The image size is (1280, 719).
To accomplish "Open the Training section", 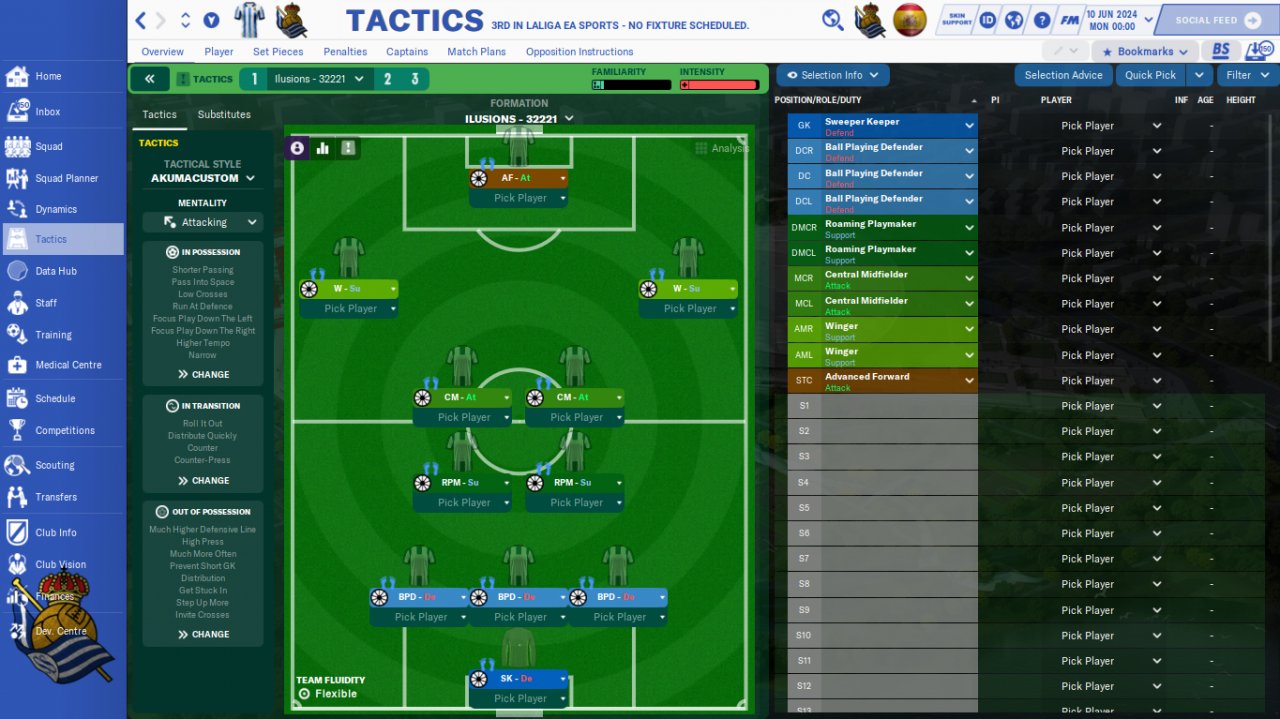I will click(53, 335).
